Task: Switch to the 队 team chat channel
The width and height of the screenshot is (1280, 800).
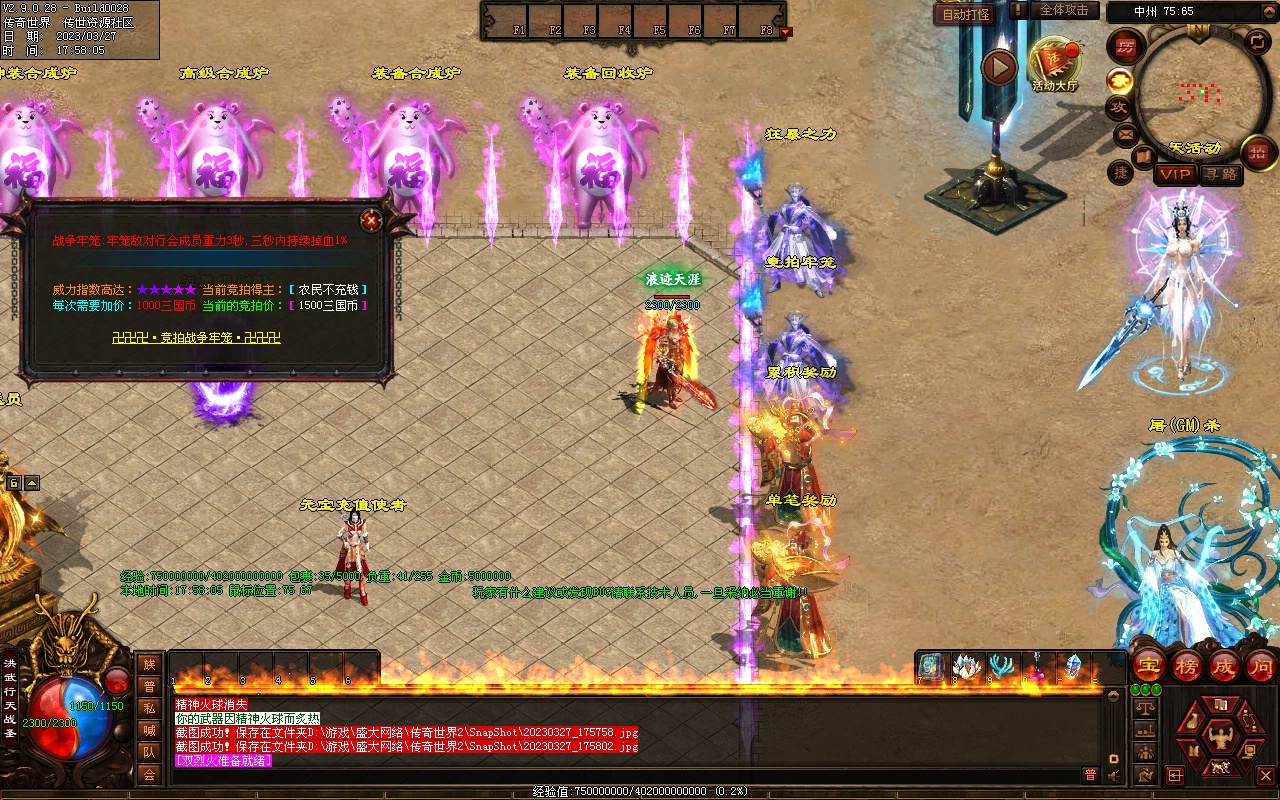Action: pos(149,752)
